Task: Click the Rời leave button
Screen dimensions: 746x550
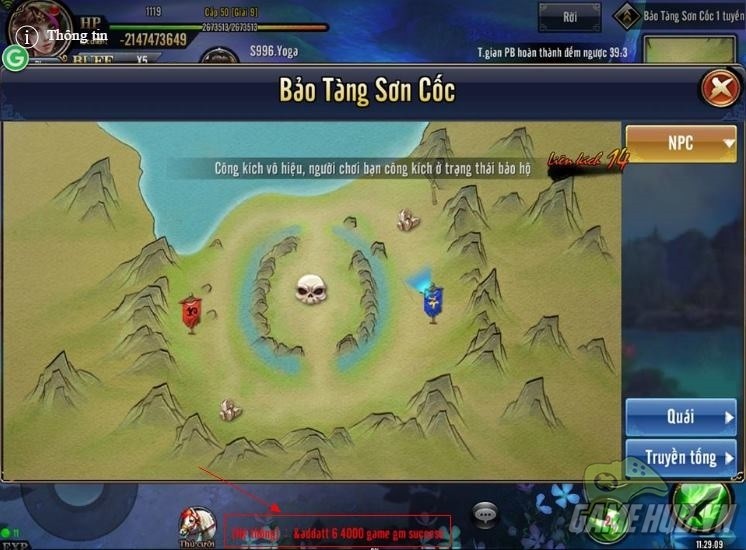Action: (571, 16)
